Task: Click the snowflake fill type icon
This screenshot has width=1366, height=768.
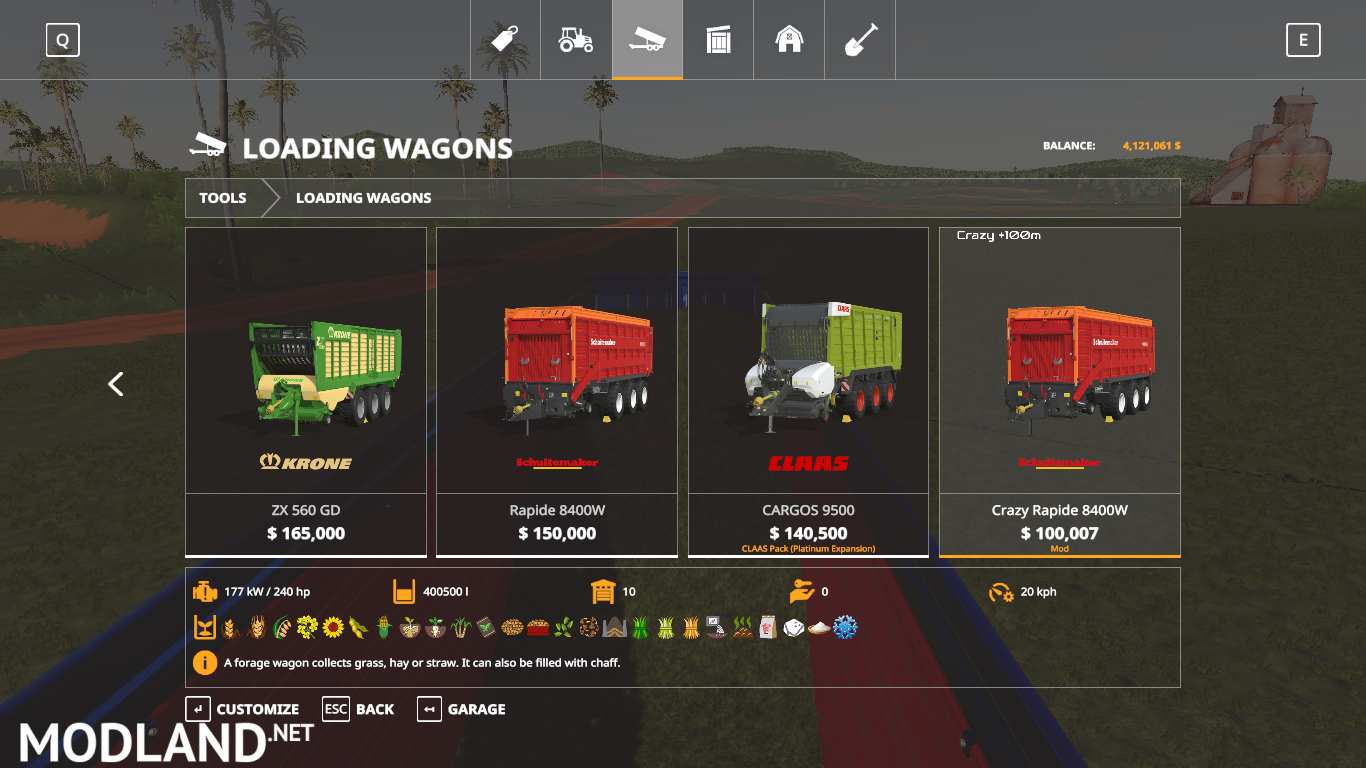Action: point(846,628)
